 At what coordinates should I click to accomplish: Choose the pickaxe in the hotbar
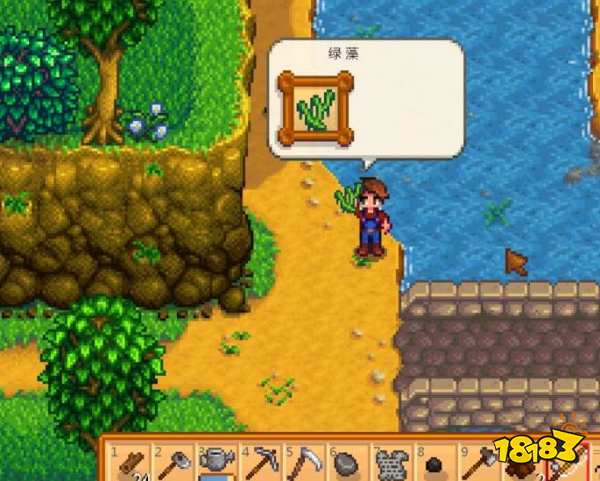262,464
